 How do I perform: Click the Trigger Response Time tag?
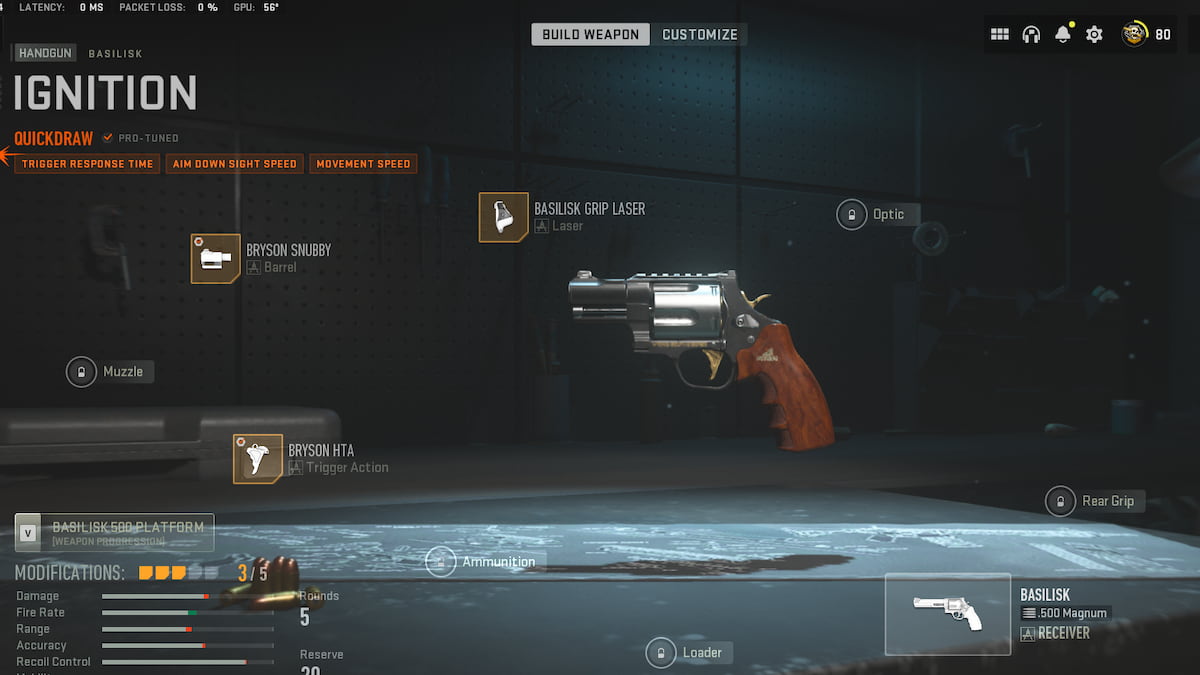coord(87,164)
